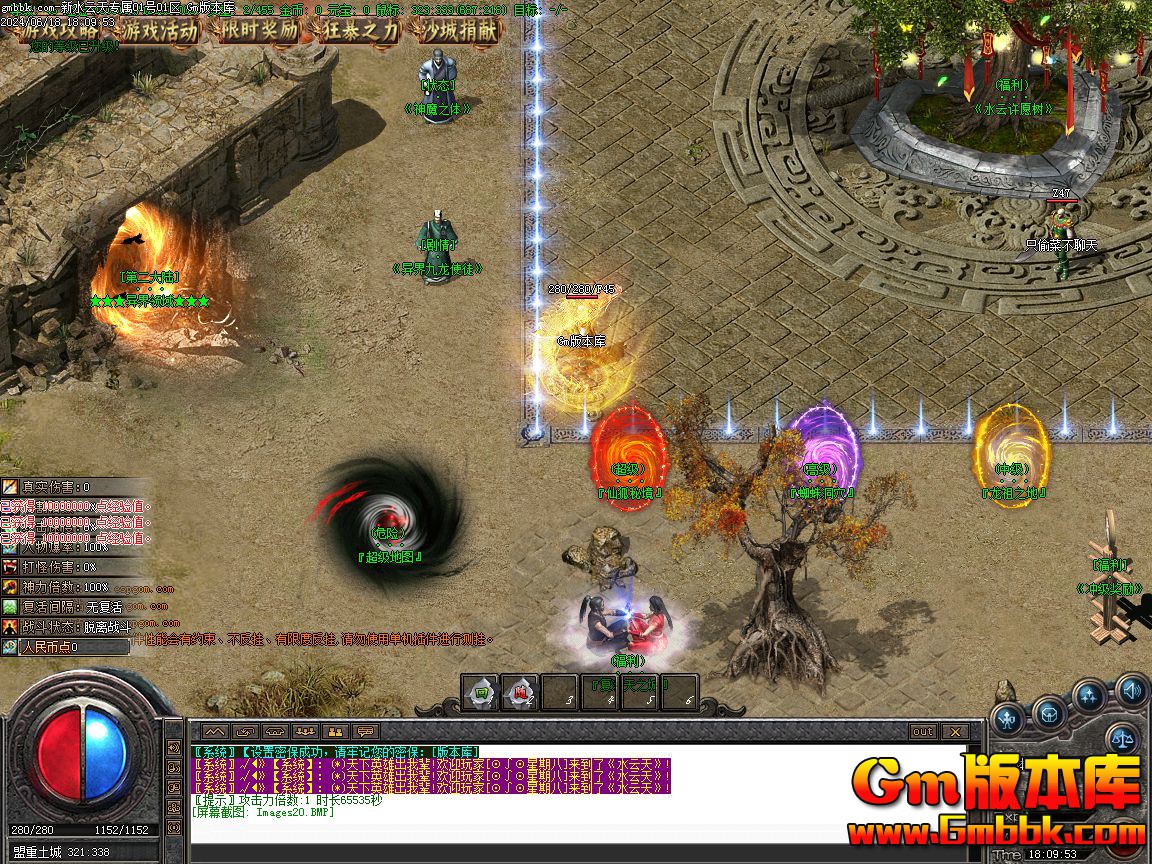Click the 复活间隔 revive interval icon
This screenshot has height=864, width=1152.
click(x=10, y=606)
